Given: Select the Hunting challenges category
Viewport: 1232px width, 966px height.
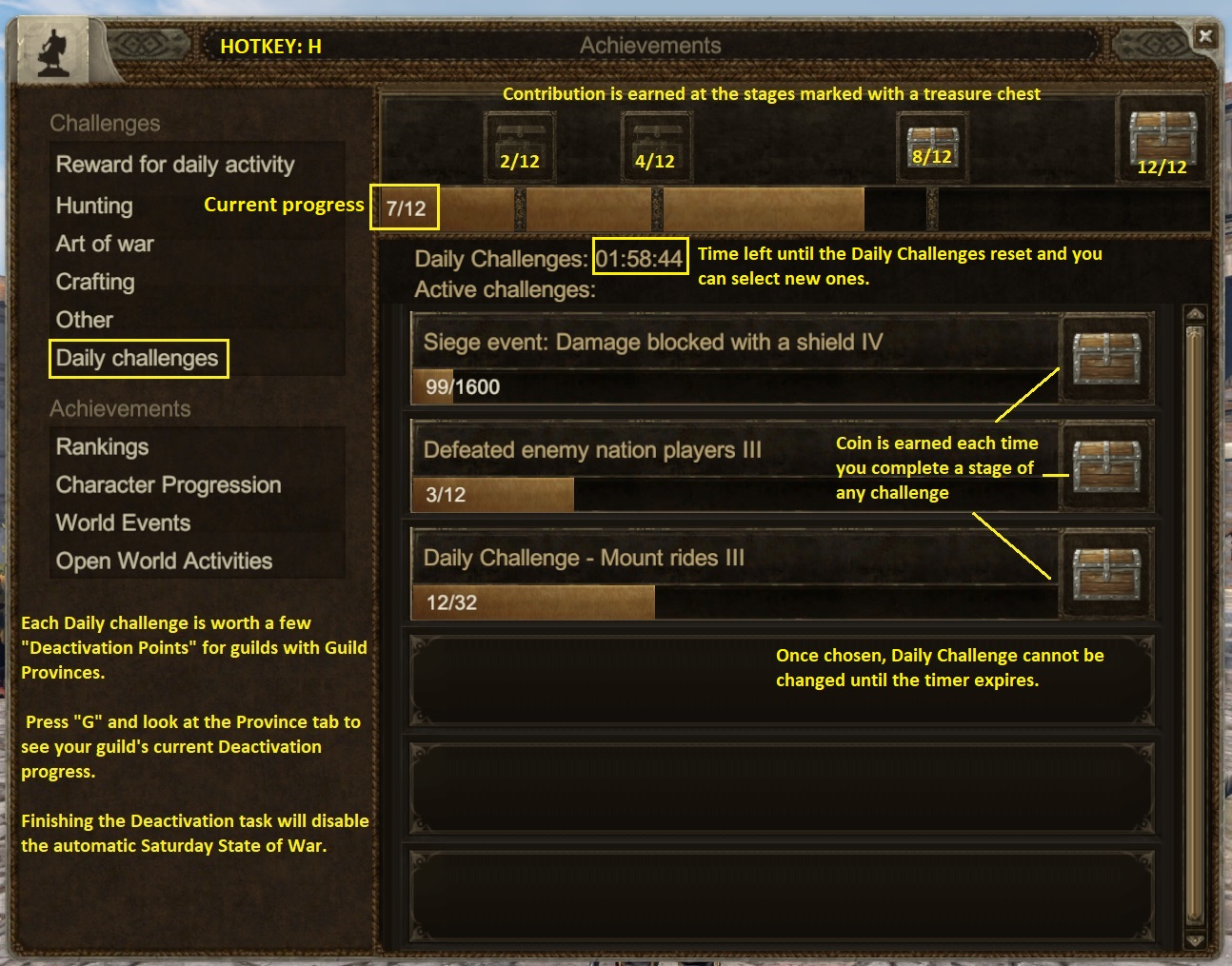Looking at the screenshot, I should [94, 206].
